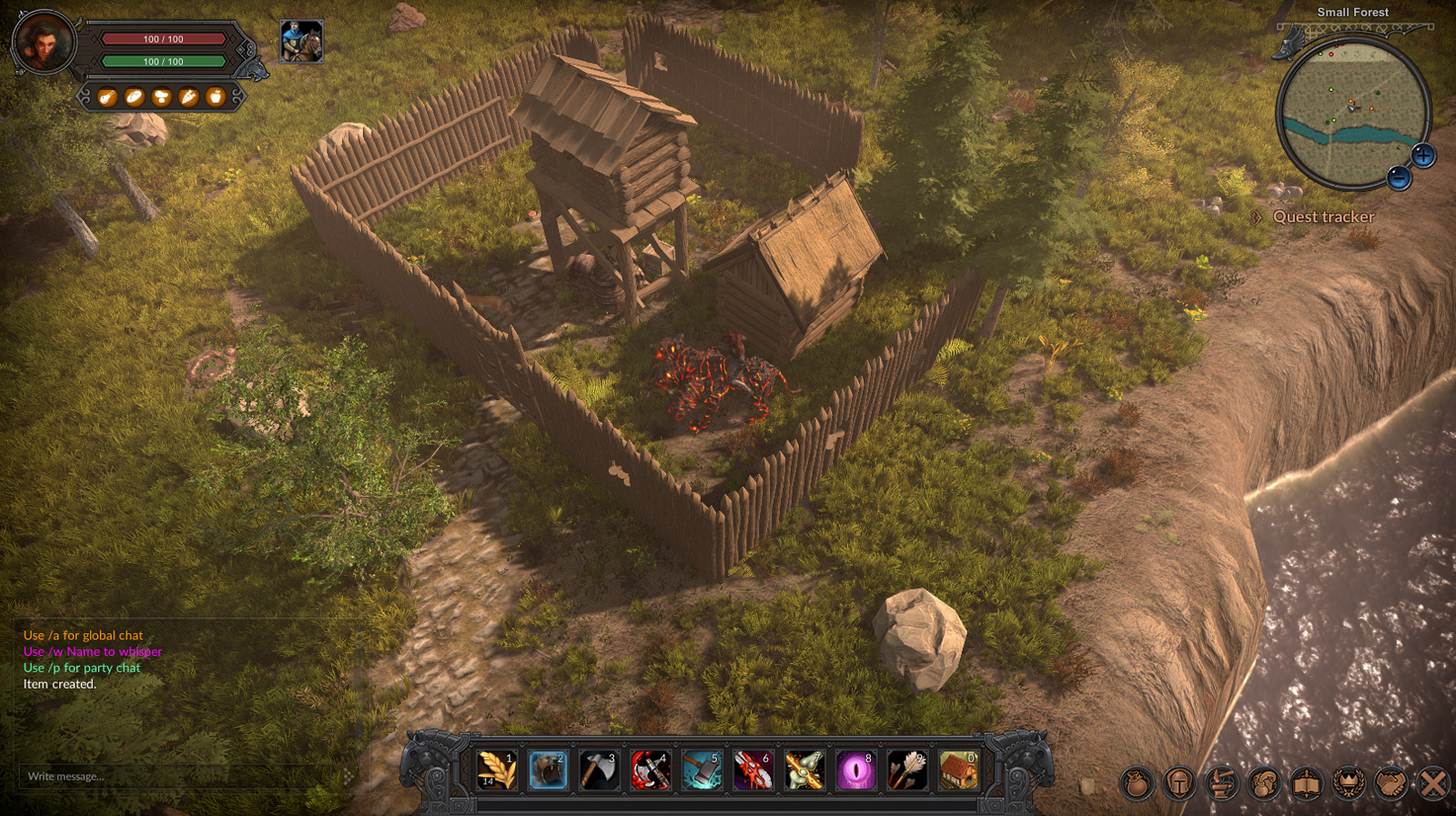Activate the hammer ability in slot 5
1456x816 pixels.
pos(702,771)
